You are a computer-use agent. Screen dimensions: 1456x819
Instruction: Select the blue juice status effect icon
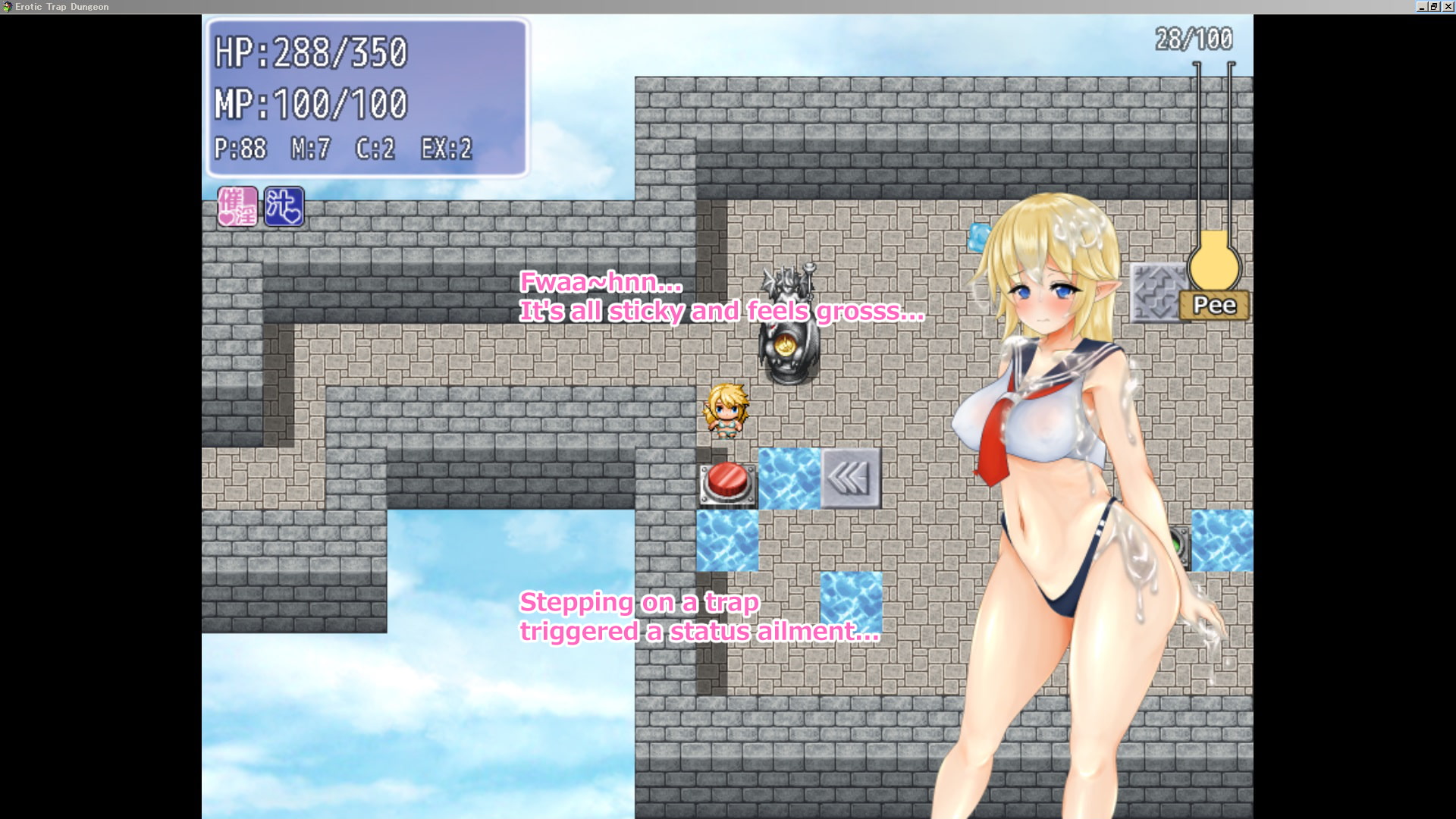click(284, 205)
